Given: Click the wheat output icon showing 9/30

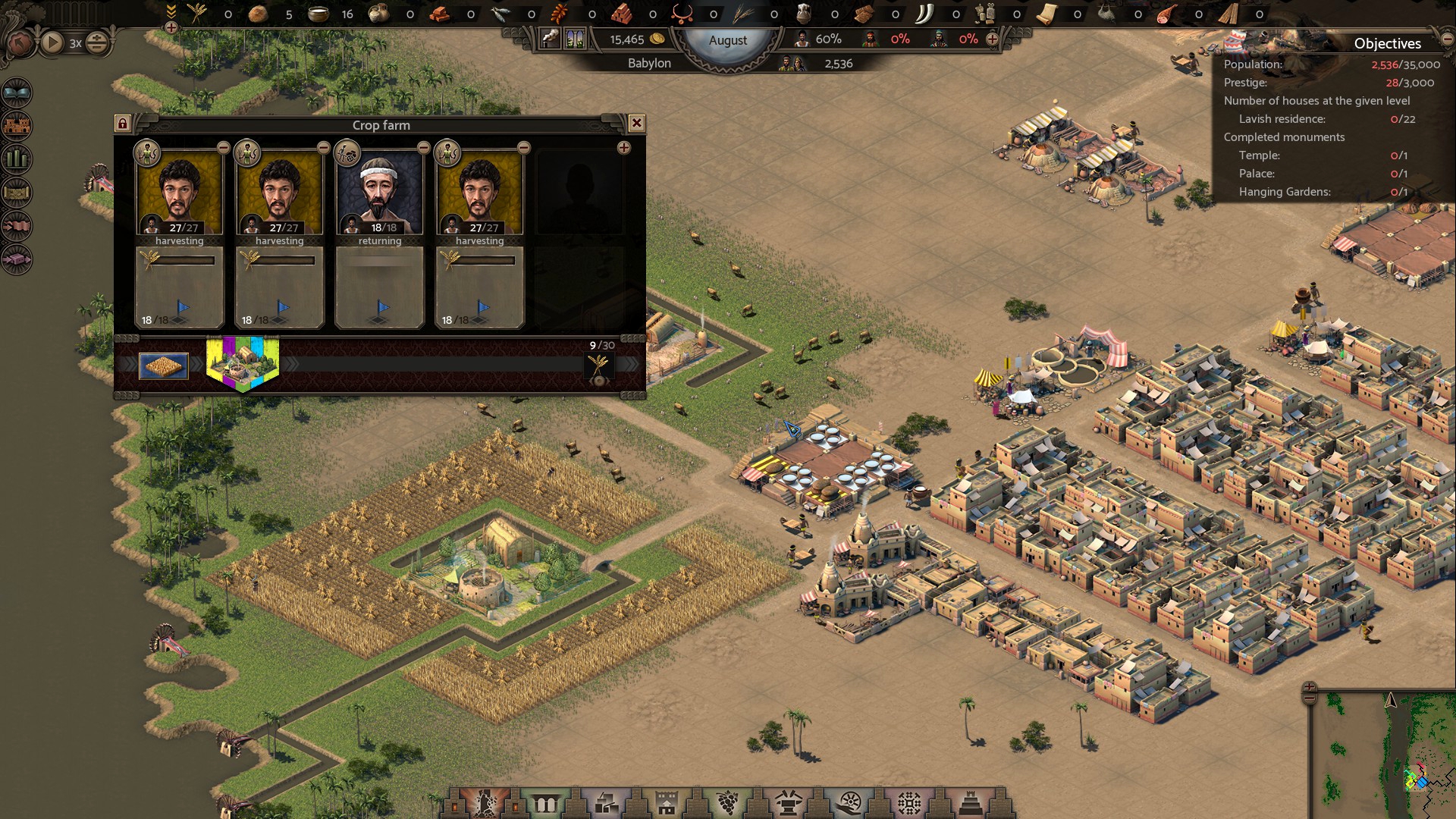Looking at the screenshot, I should (599, 366).
